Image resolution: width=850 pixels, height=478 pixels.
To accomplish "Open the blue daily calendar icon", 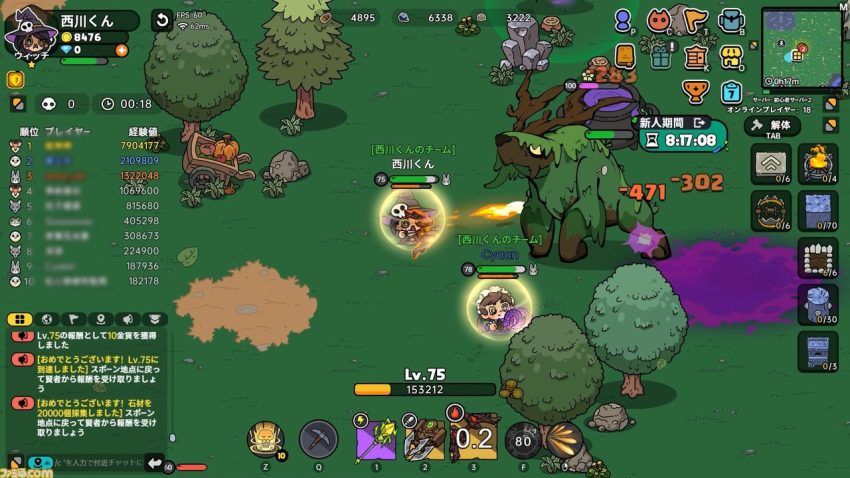I will [x=732, y=91].
